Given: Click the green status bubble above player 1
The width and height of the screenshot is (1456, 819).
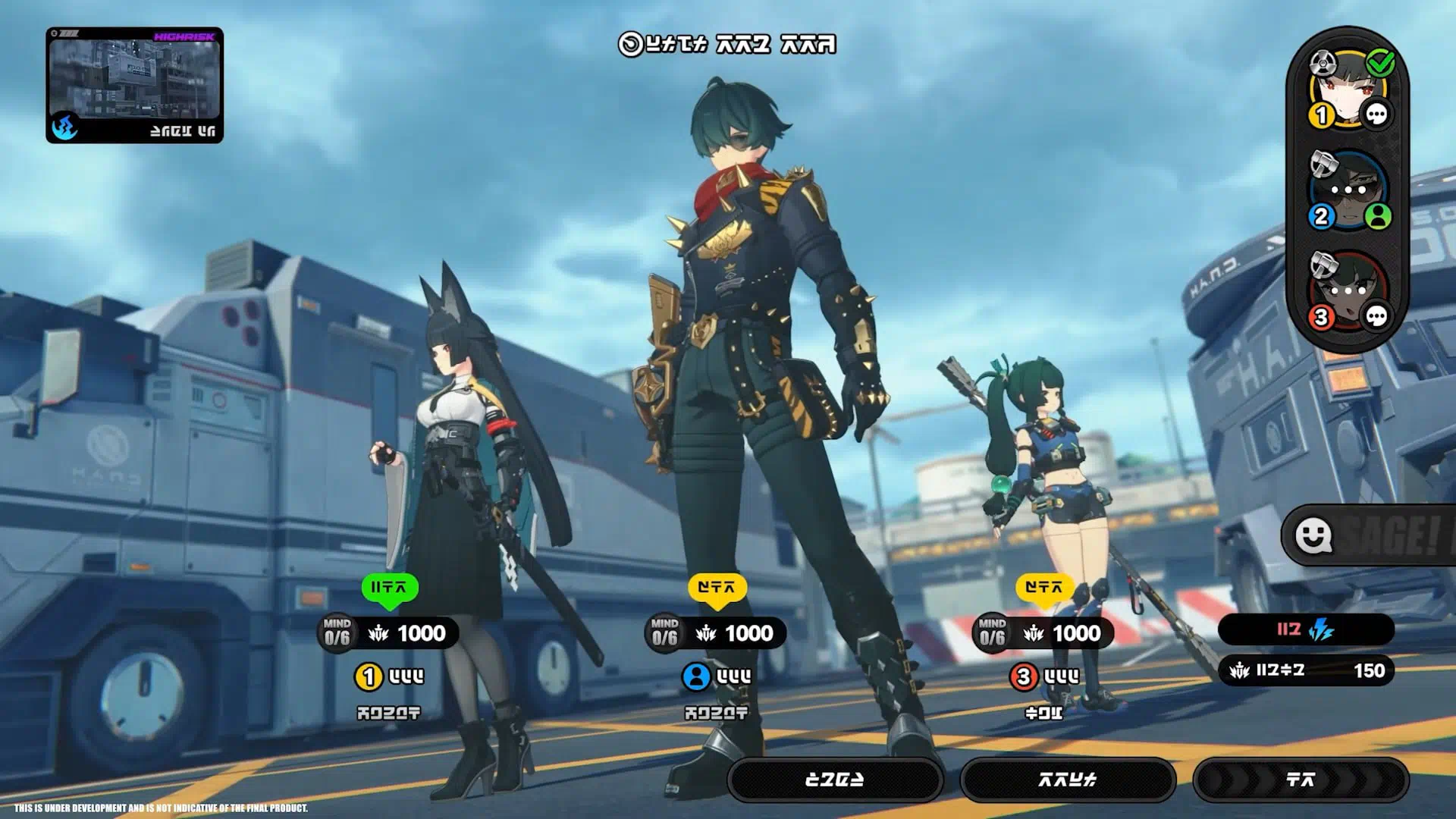Looking at the screenshot, I should pyautogui.click(x=390, y=588).
